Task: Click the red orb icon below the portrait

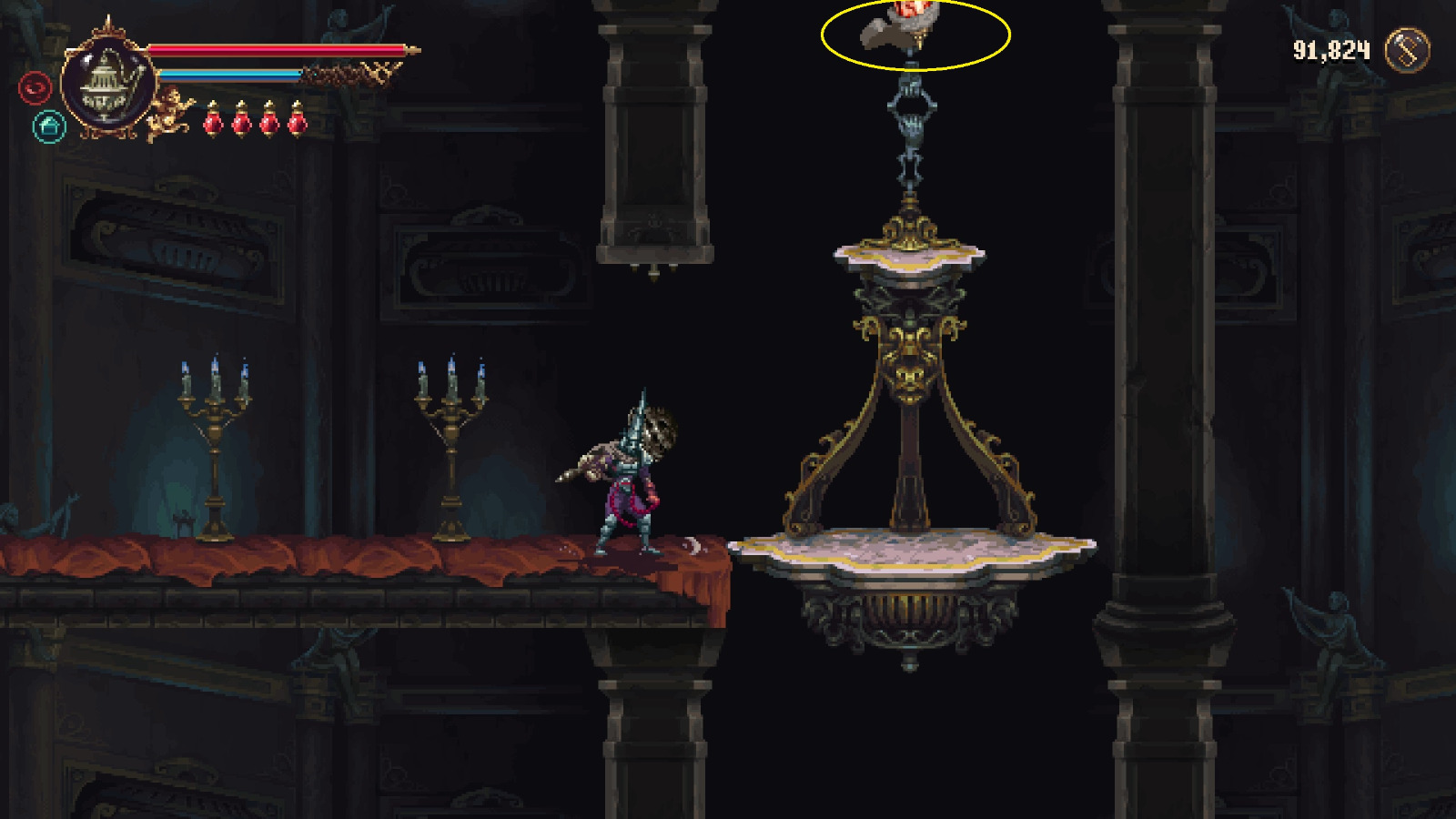Action: point(35,88)
